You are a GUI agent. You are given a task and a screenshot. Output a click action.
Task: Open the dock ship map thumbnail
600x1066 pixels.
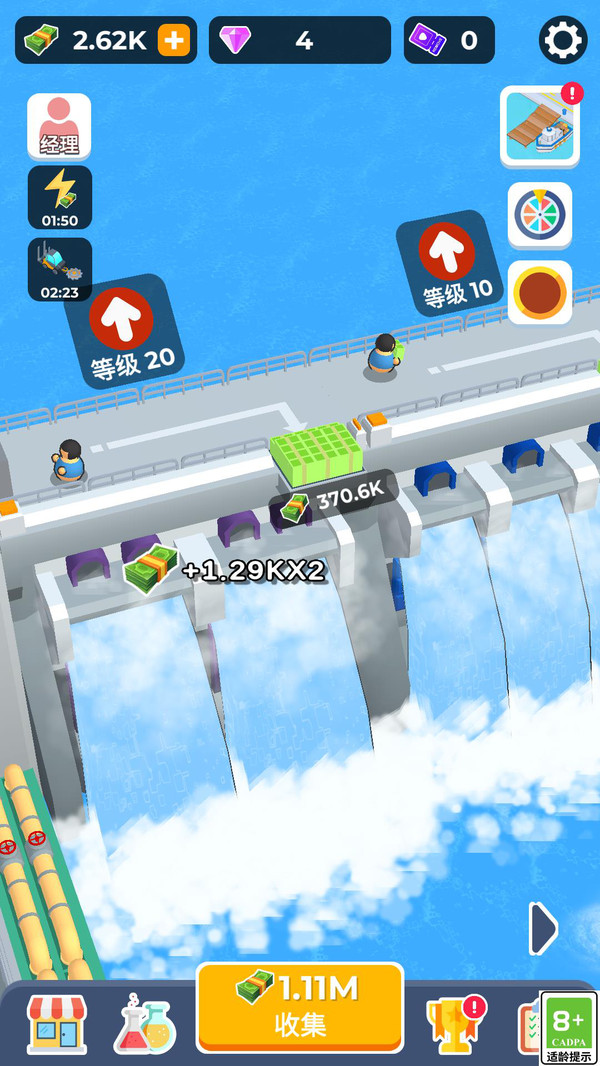[540, 126]
